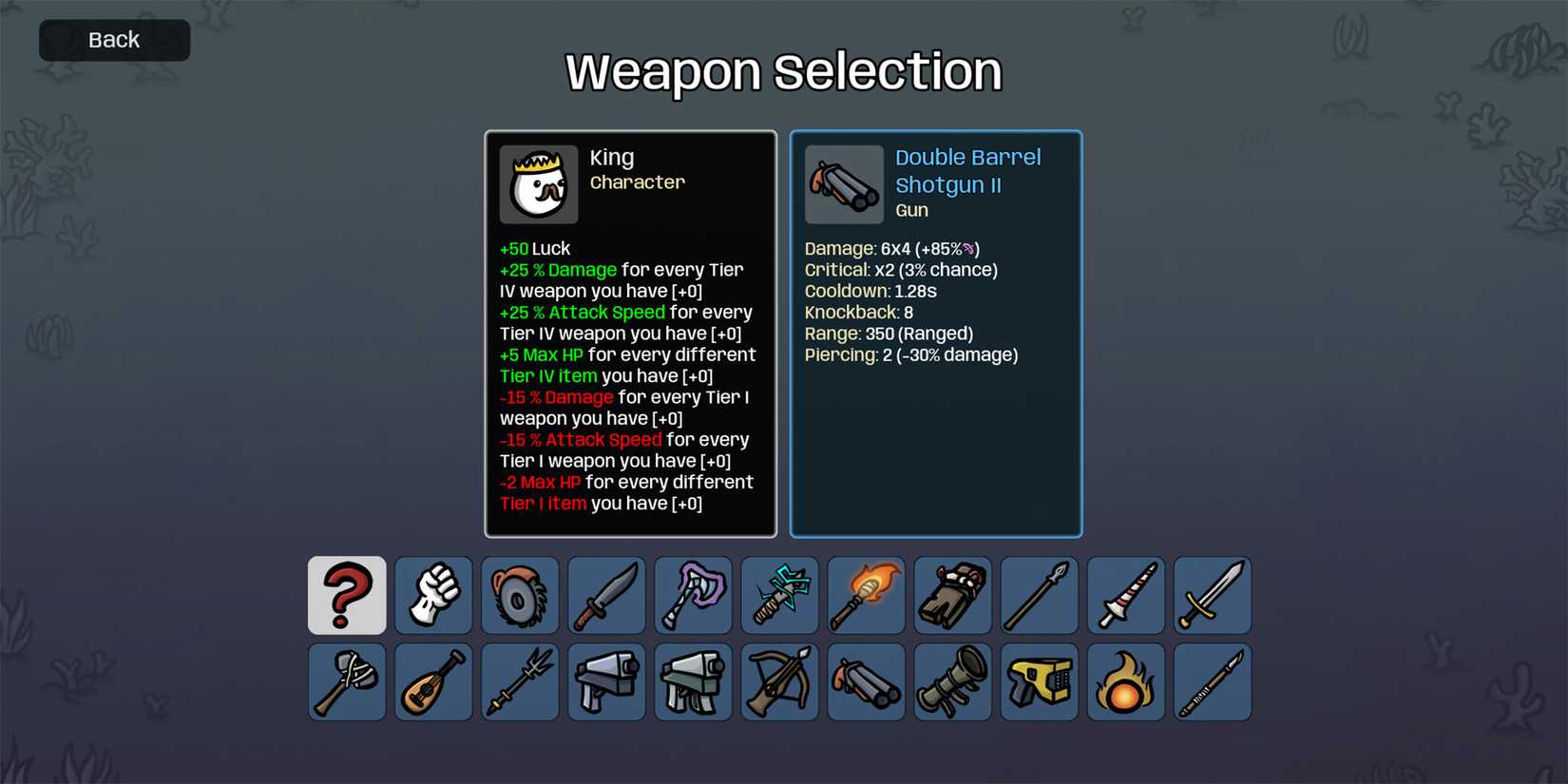Select the Crossbow weapon
The height and width of the screenshot is (784, 1568).
778,681
